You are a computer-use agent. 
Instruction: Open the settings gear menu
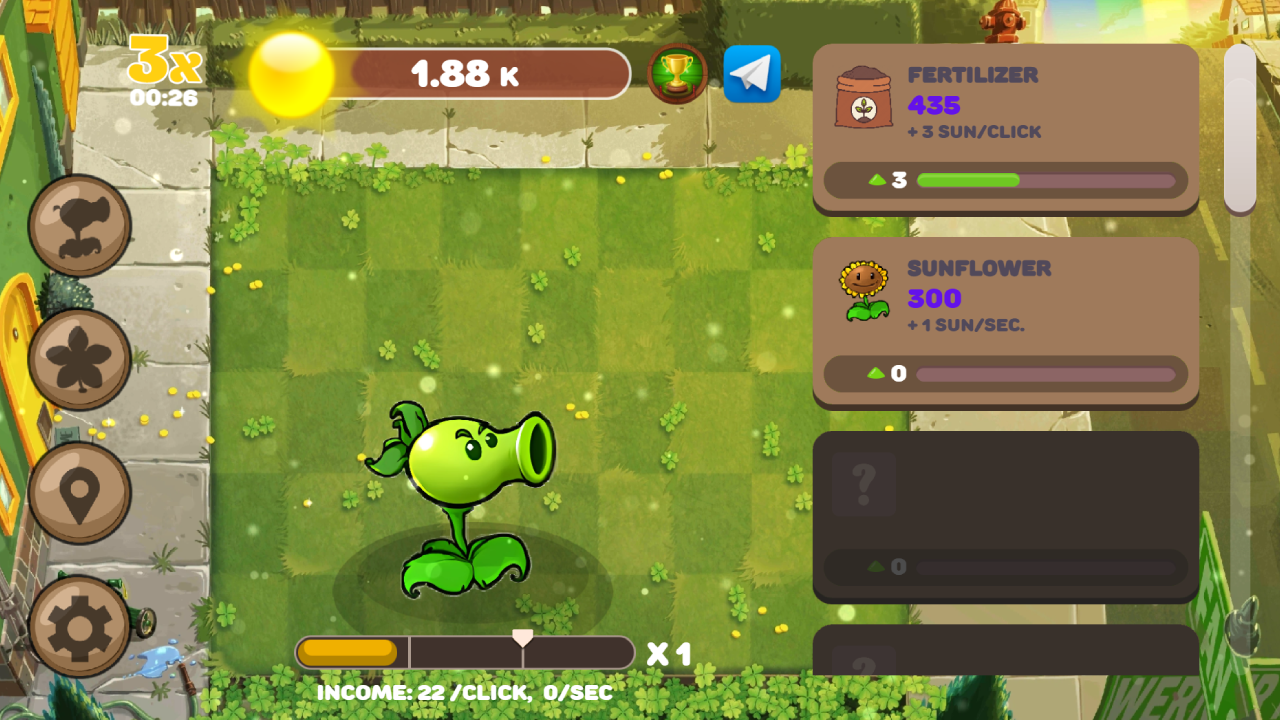[x=80, y=629]
